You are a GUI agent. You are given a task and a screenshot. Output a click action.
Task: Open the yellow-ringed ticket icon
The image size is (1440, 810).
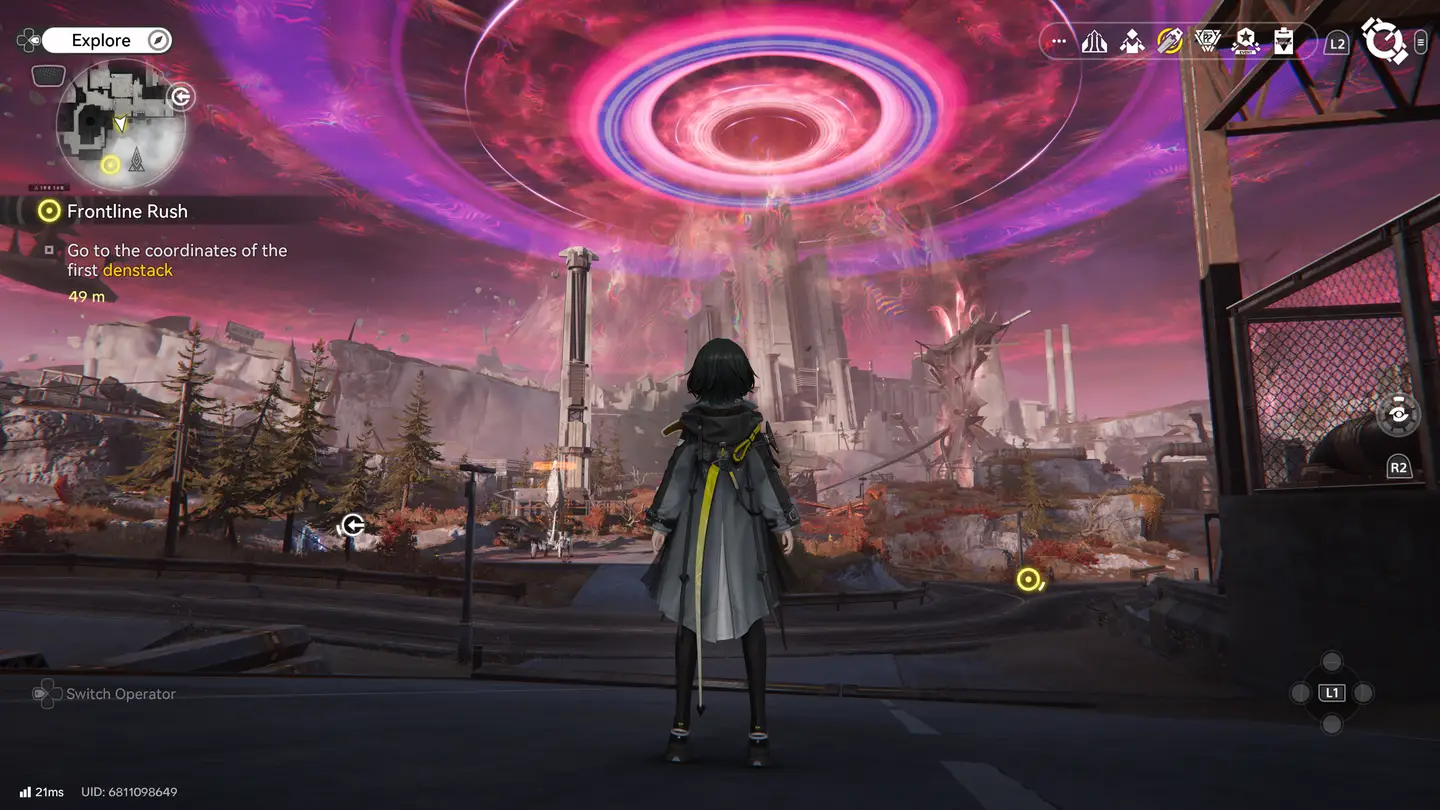[1170, 42]
